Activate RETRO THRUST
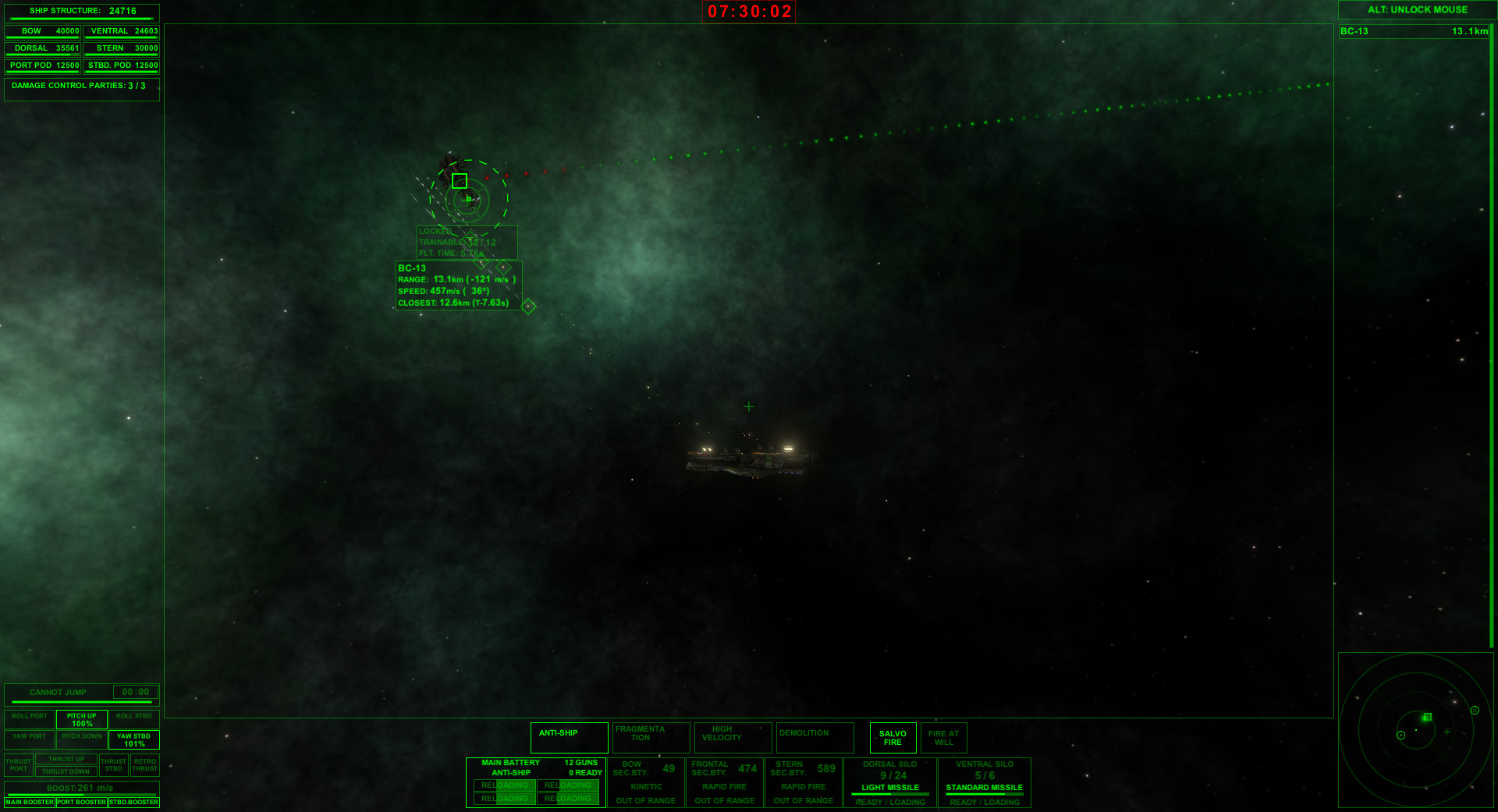 pyautogui.click(x=144, y=765)
